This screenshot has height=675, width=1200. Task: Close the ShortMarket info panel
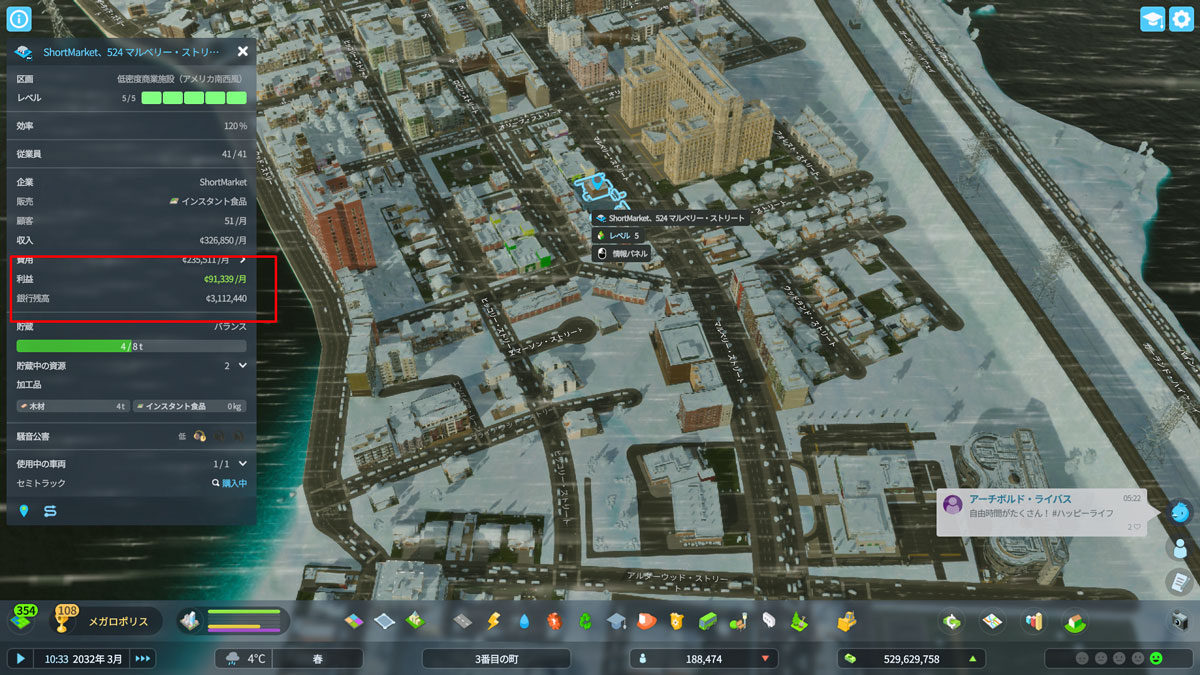tap(243, 51)
